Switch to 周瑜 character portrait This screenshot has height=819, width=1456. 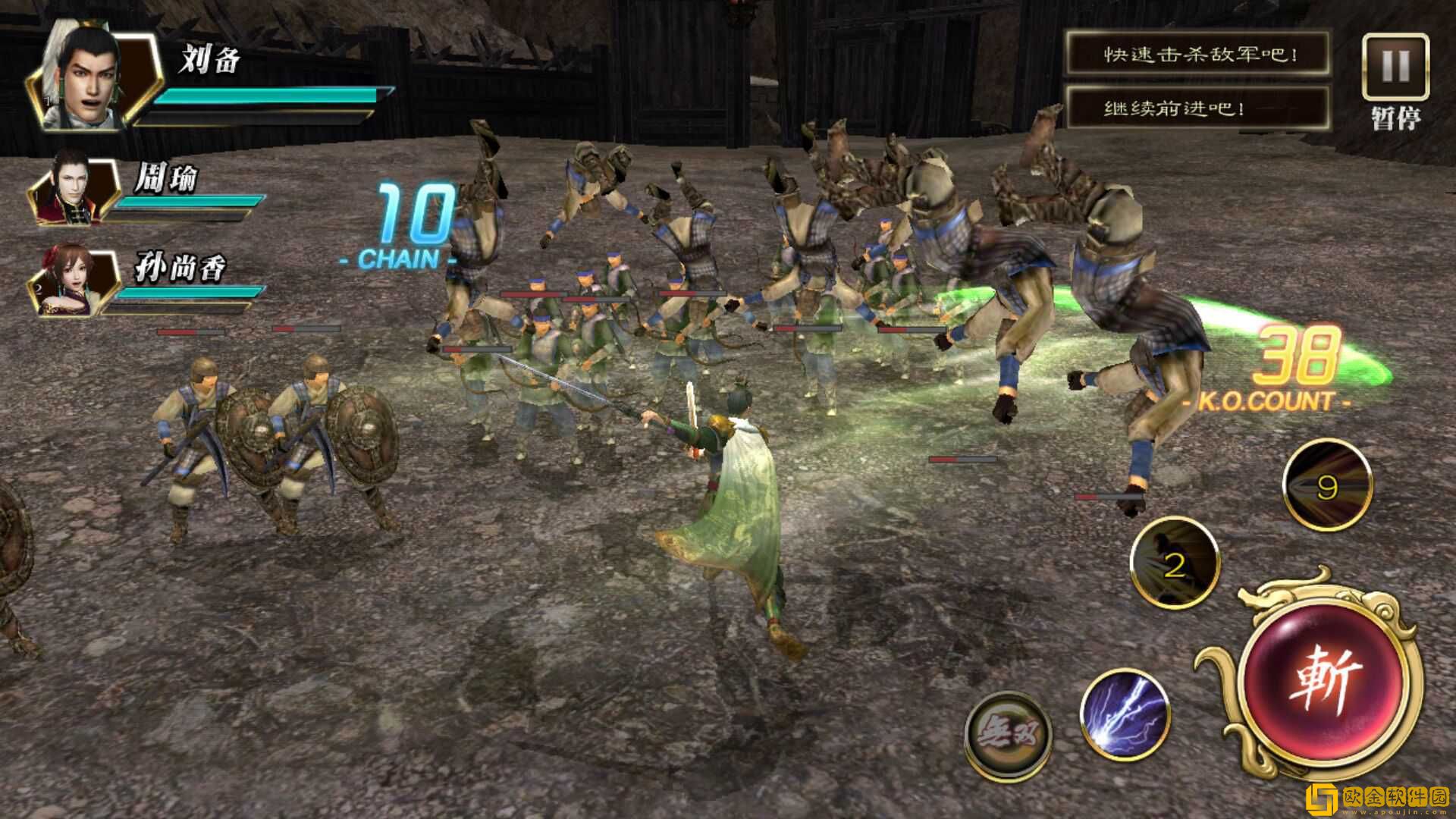coord(74,190)
